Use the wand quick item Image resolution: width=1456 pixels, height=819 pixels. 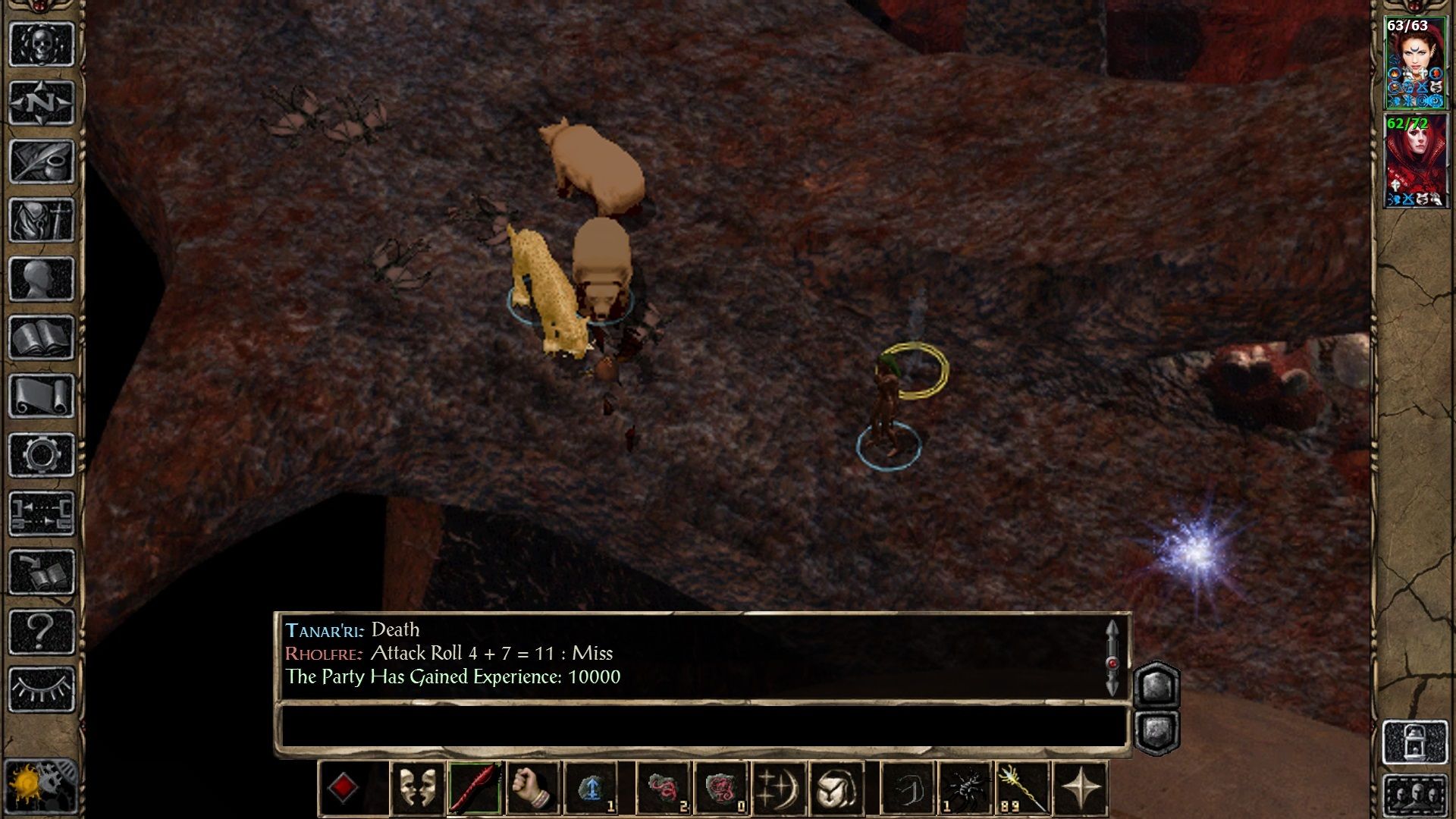point(1022,788)
